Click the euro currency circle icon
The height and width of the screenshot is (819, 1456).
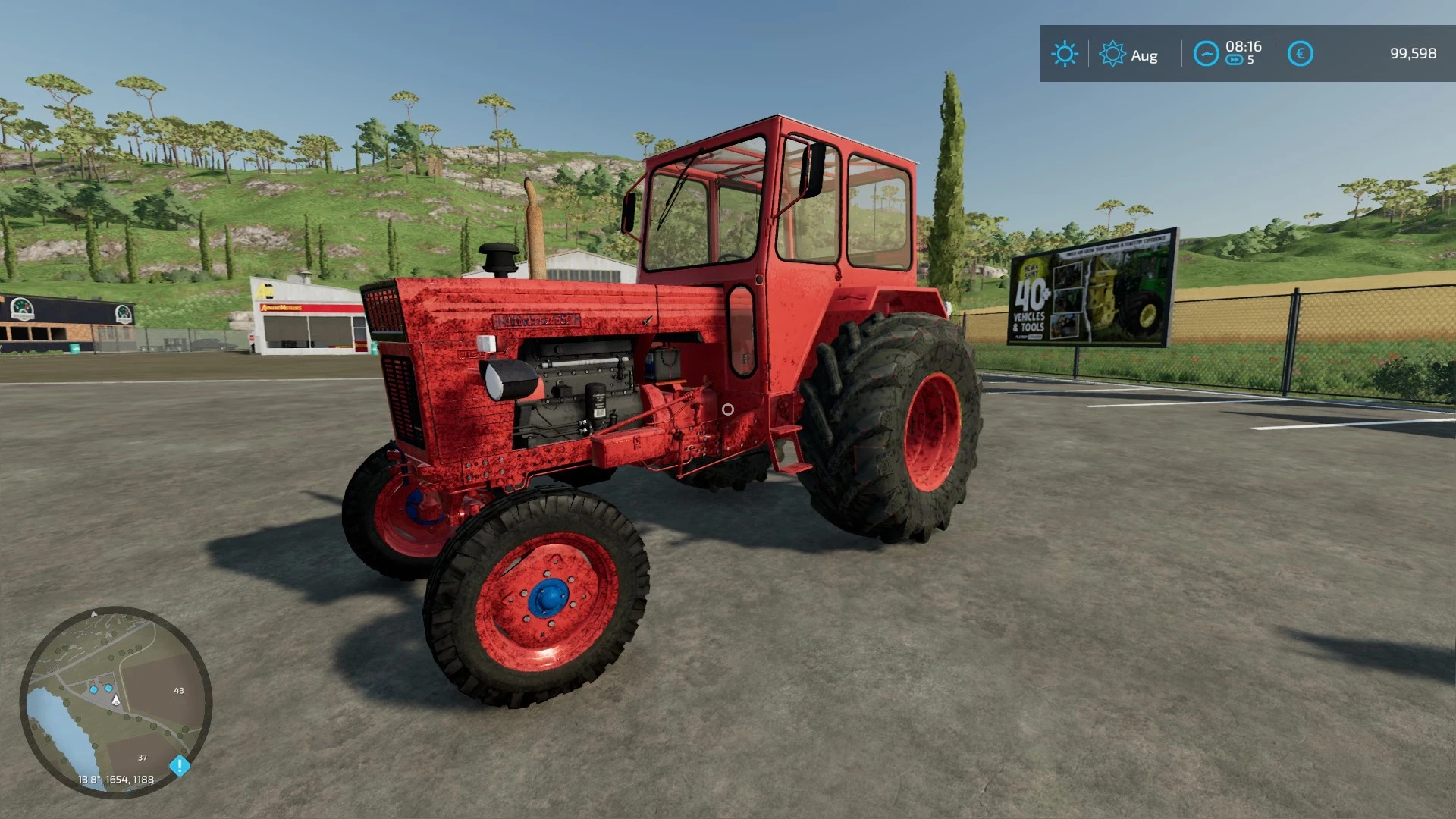pyautogui.click(x=1301, y=52)
